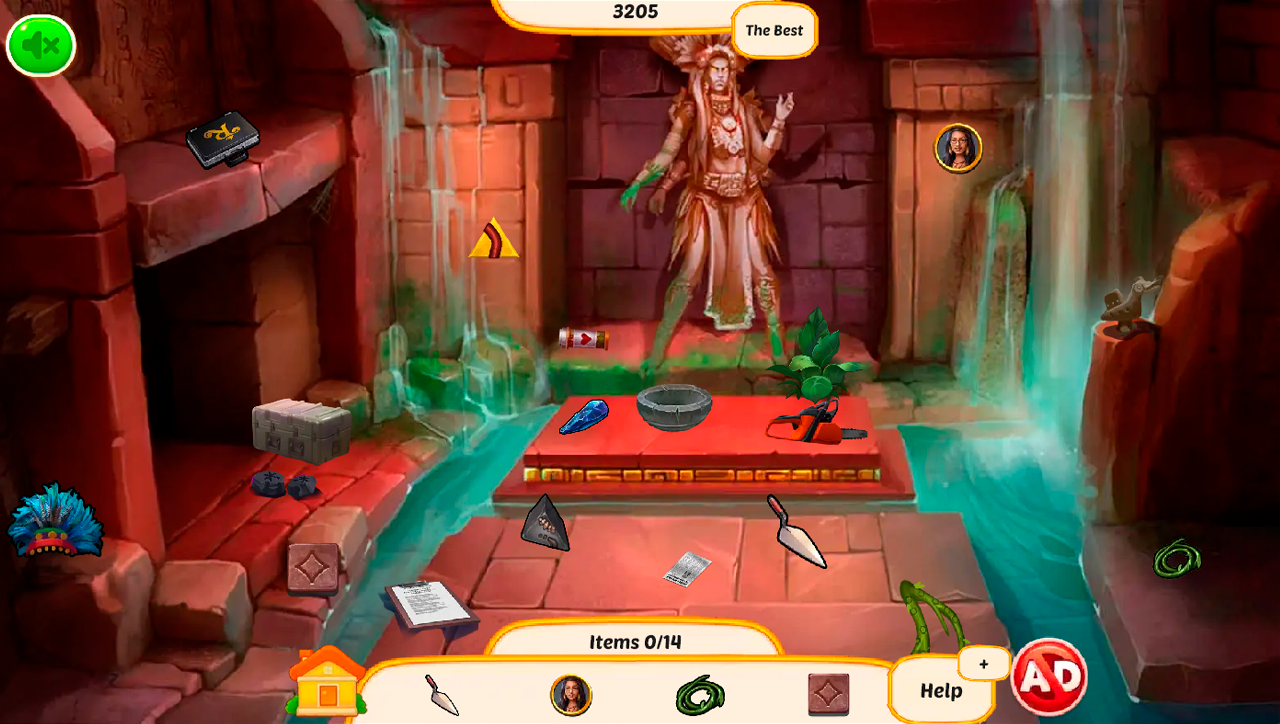The image size is (1280, 724).
Task: Expand extras using the plus beside Help
Action: (x=981, y=663)
